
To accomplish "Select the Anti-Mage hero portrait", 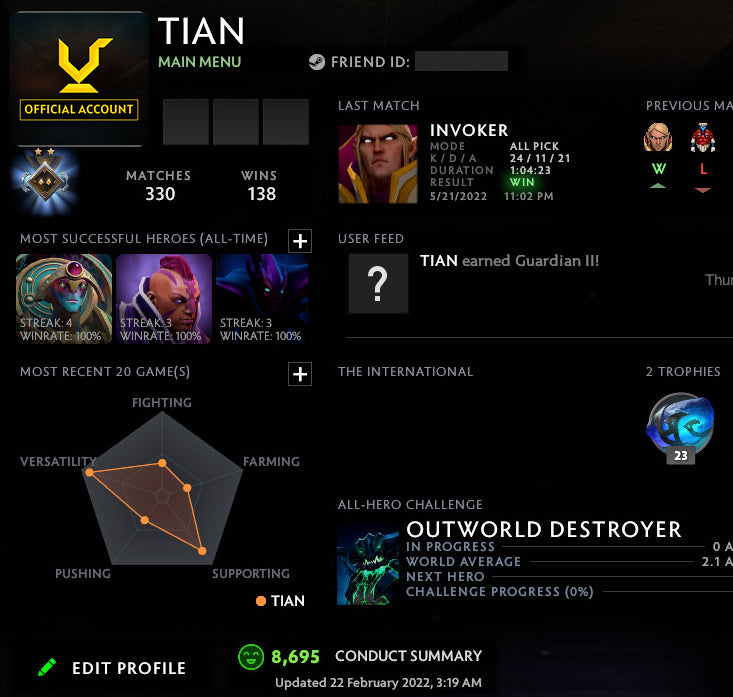I will tap(164, 298).
